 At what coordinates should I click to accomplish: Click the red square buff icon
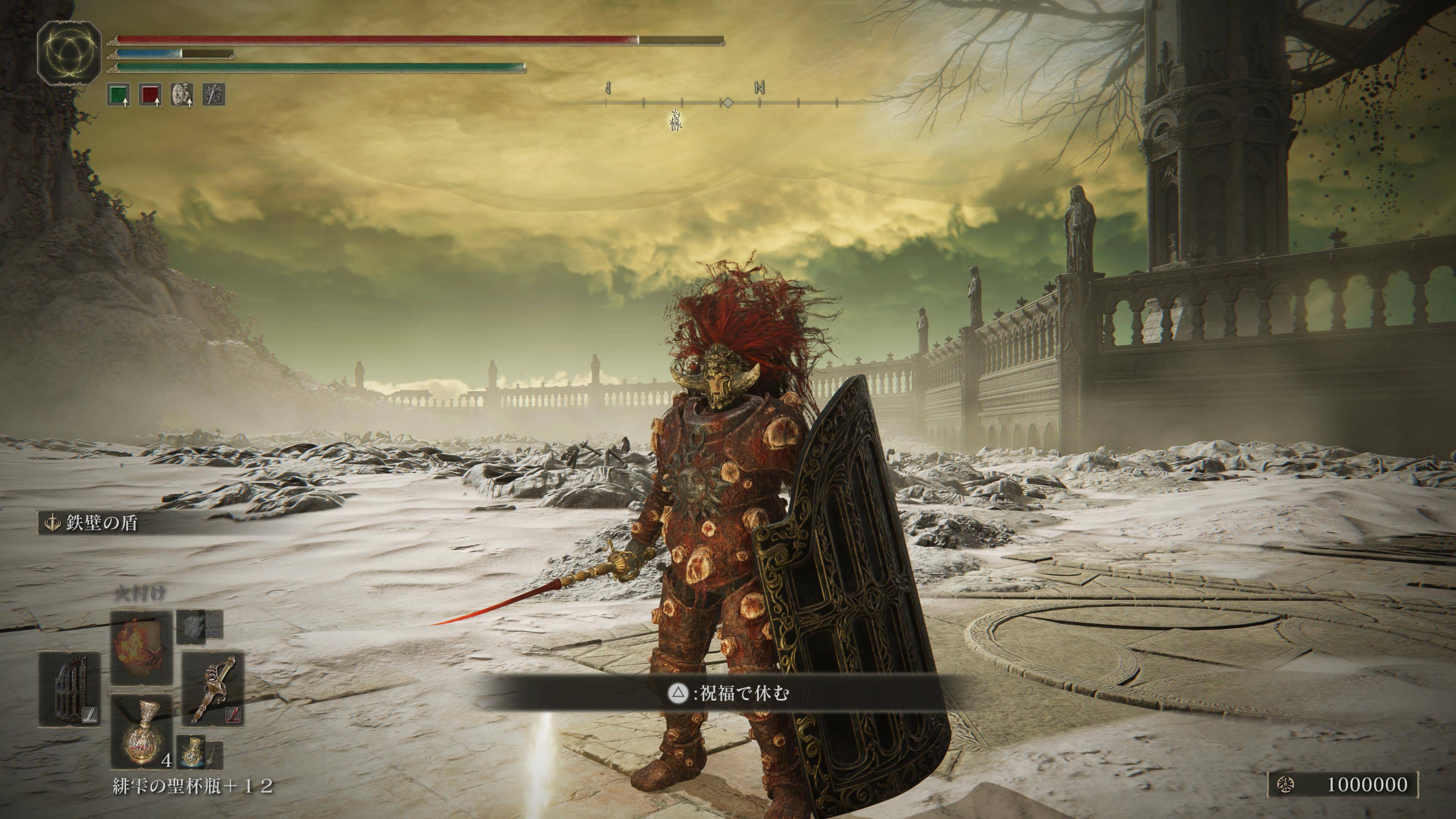pos(151,94)
